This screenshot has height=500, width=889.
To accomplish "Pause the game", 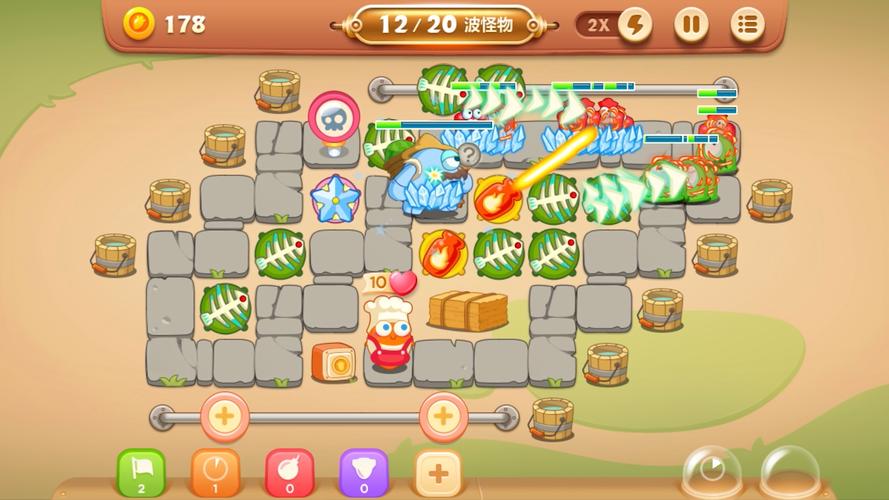I will click(690, 24).
